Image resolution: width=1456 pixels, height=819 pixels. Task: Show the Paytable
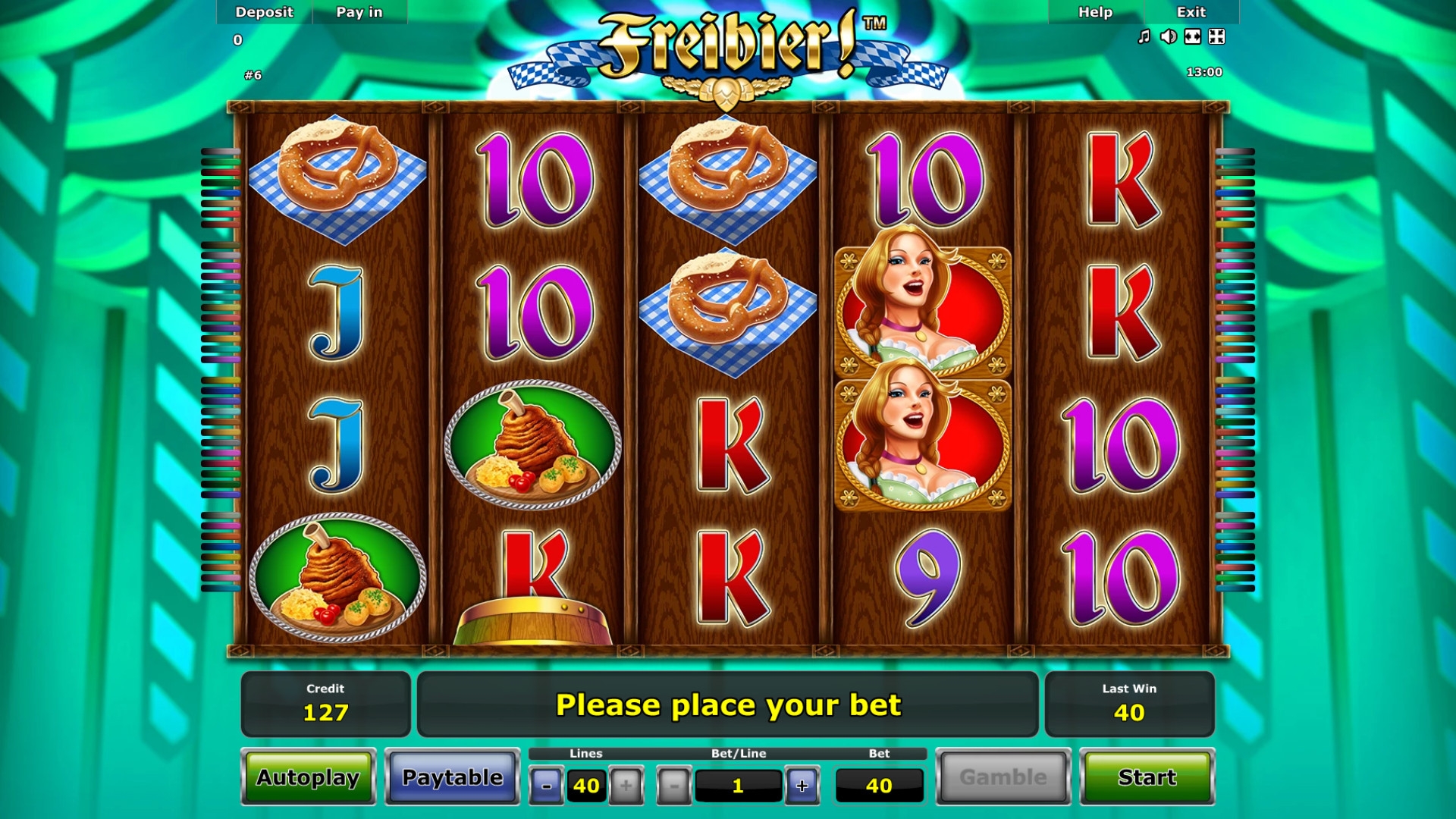click(x=452, y=777)
